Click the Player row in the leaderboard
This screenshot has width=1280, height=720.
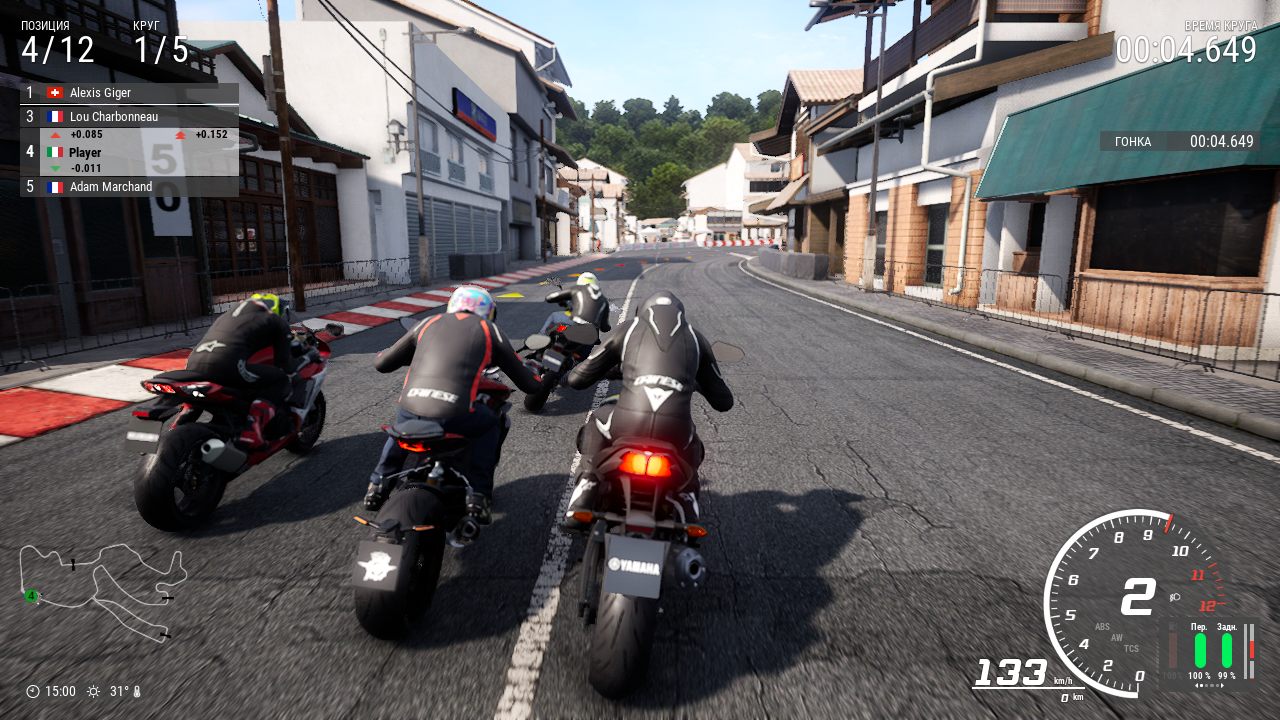click(x=129, y=152)
